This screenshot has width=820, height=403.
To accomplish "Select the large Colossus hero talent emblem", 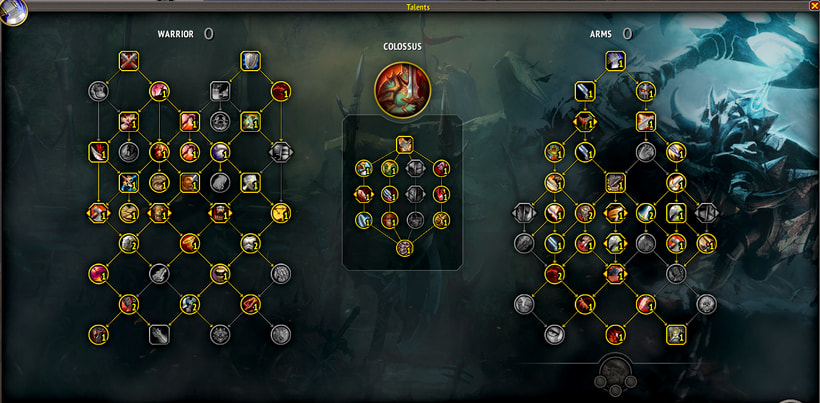I will click(x=403, y=88).
